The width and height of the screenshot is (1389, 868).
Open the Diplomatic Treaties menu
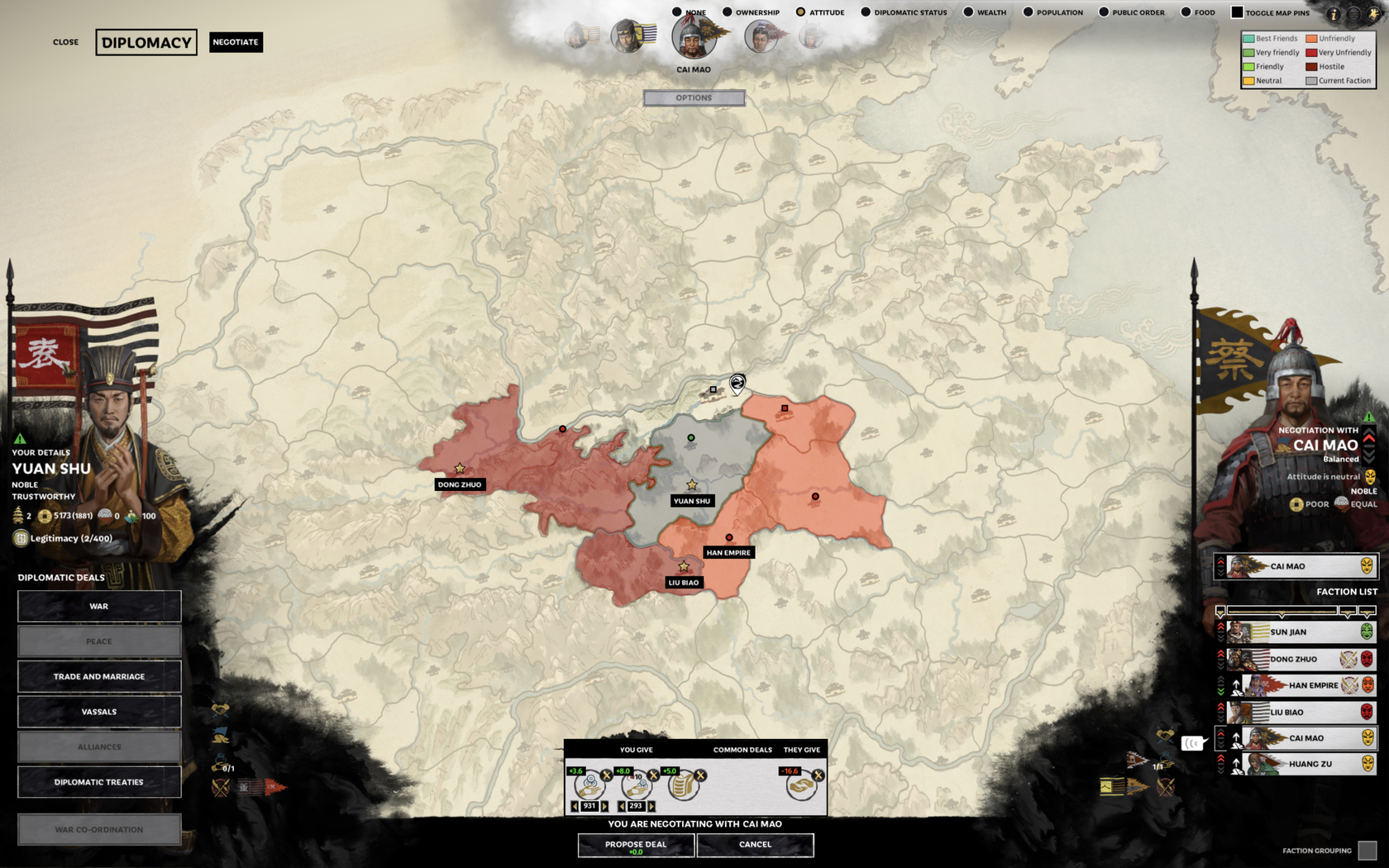[99, 782]
